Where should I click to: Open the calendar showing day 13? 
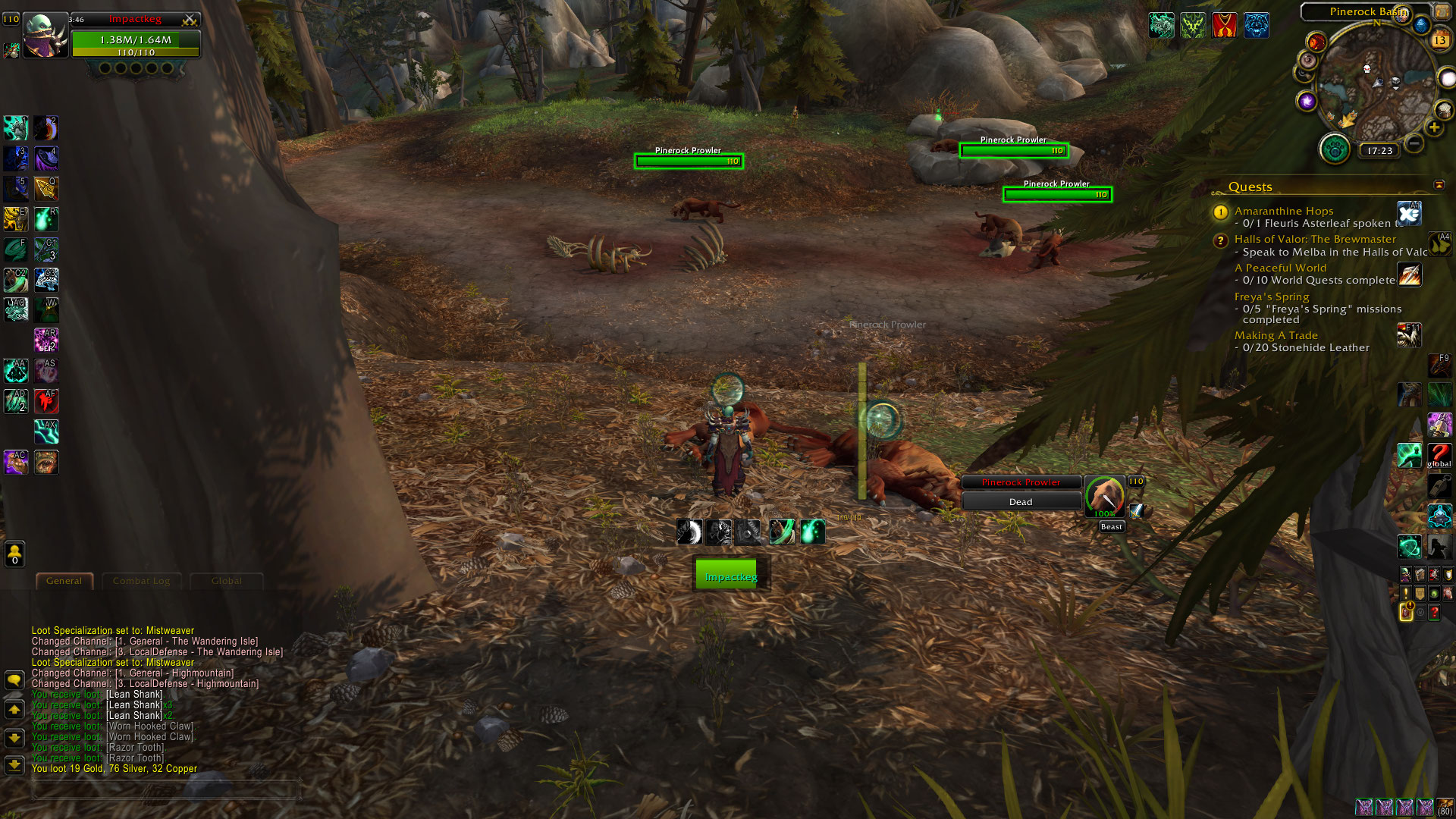(x=1439, y=40)
